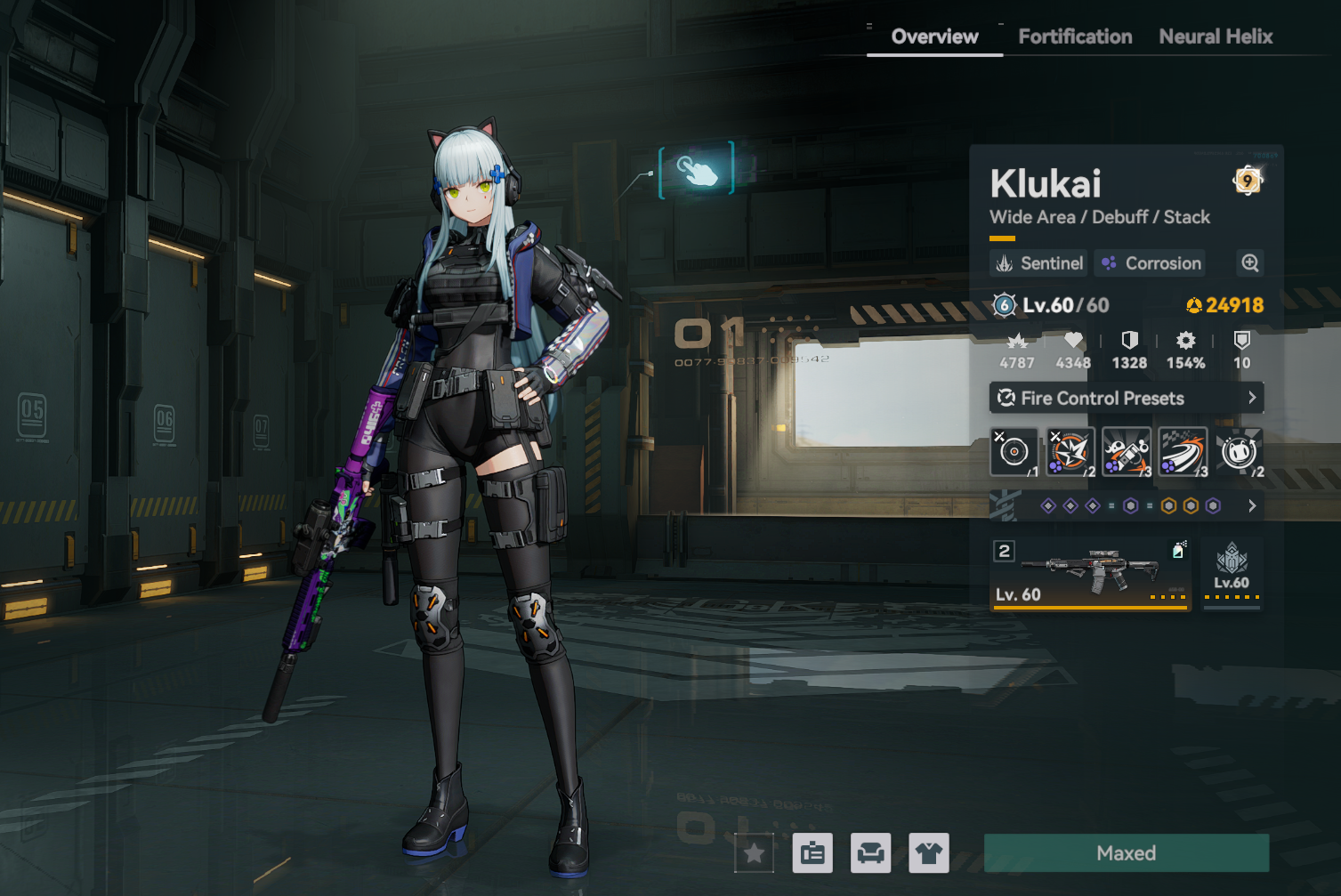
Task: Open the Lv.60 attachment emblem slot
Action: (1232, 574)
